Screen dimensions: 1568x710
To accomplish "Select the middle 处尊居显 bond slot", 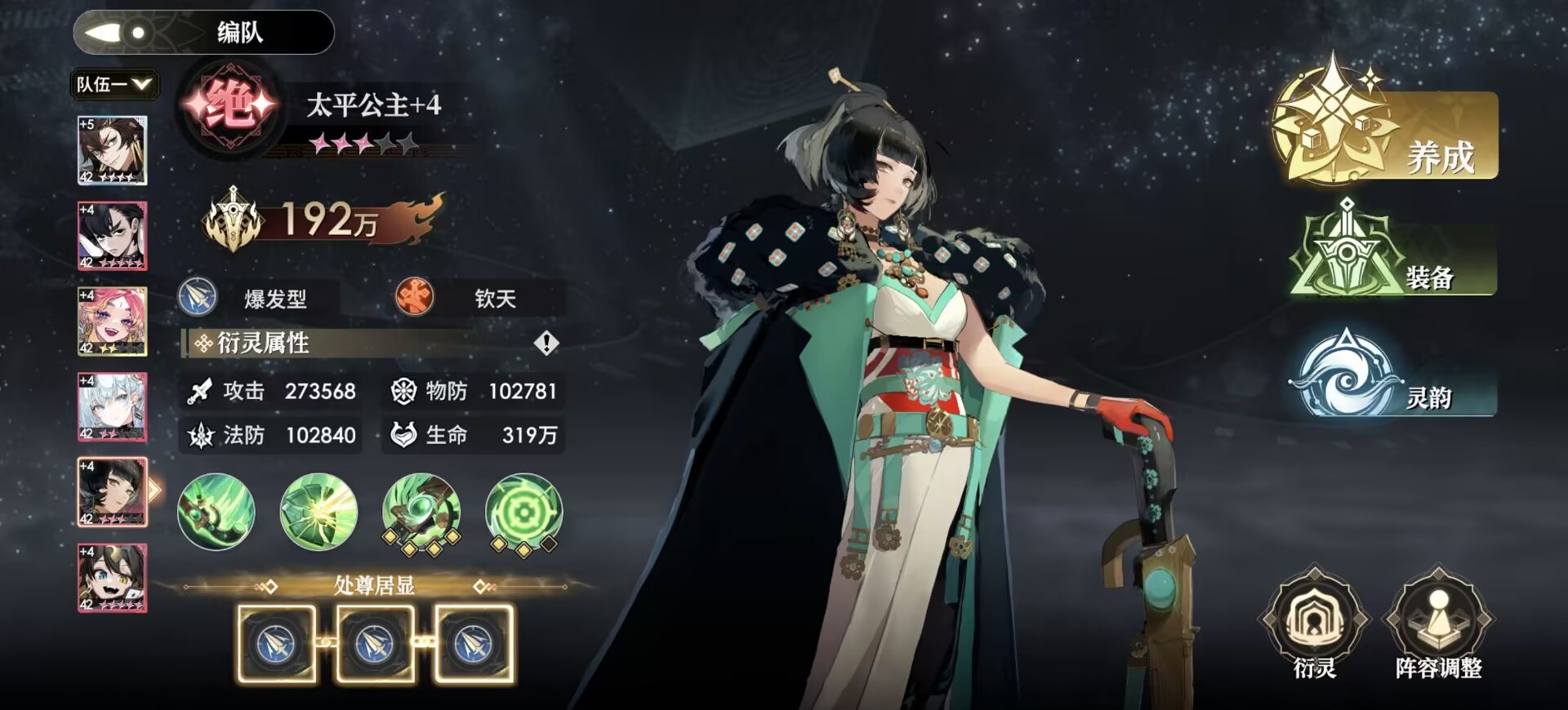I will (x=375, y=644).
